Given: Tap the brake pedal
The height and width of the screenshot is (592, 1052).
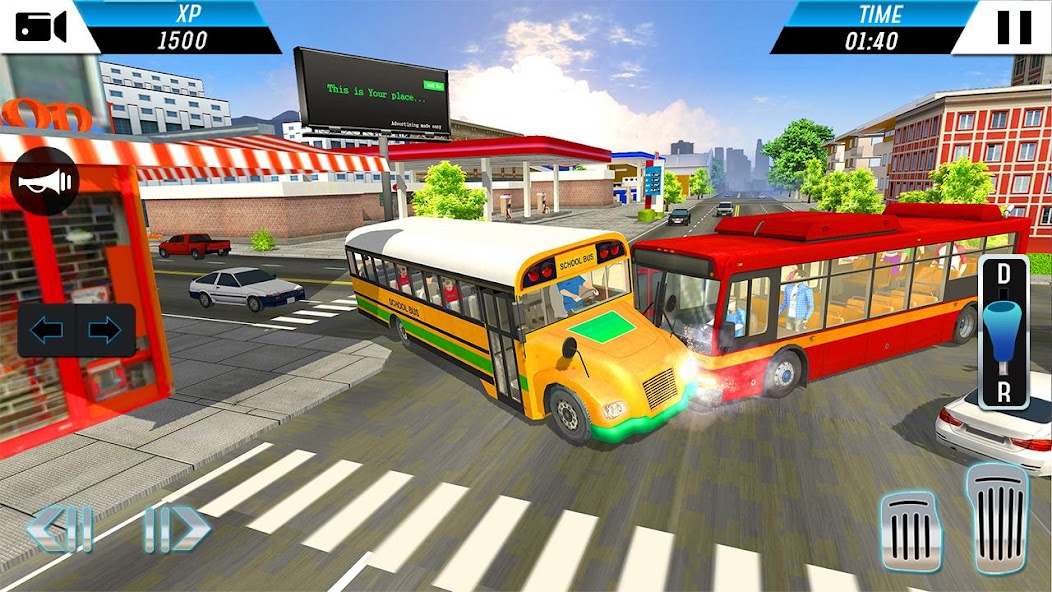Looking at the screenshot, I should [911, 531].
